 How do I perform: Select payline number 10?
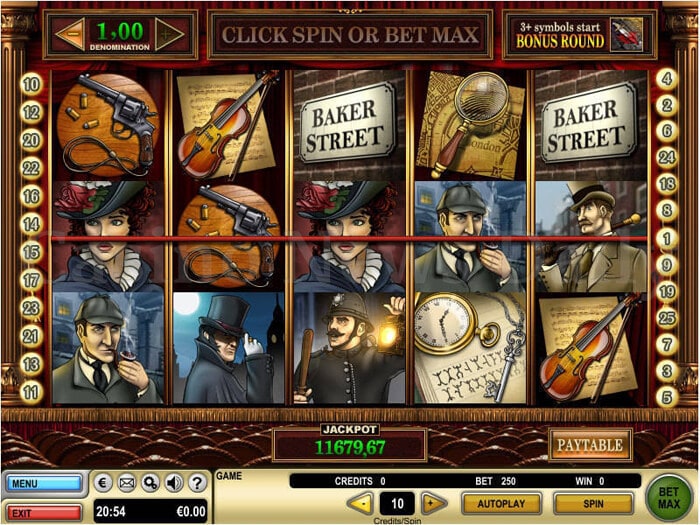[x=31, y=85]
